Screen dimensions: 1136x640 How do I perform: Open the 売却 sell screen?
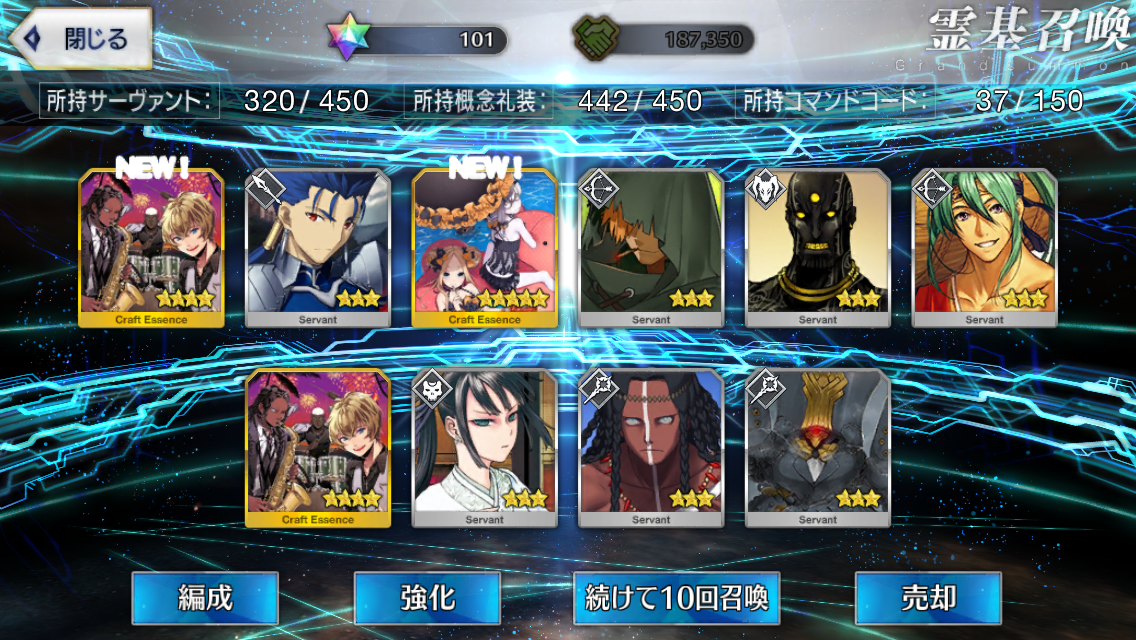(x=928, y=598)
